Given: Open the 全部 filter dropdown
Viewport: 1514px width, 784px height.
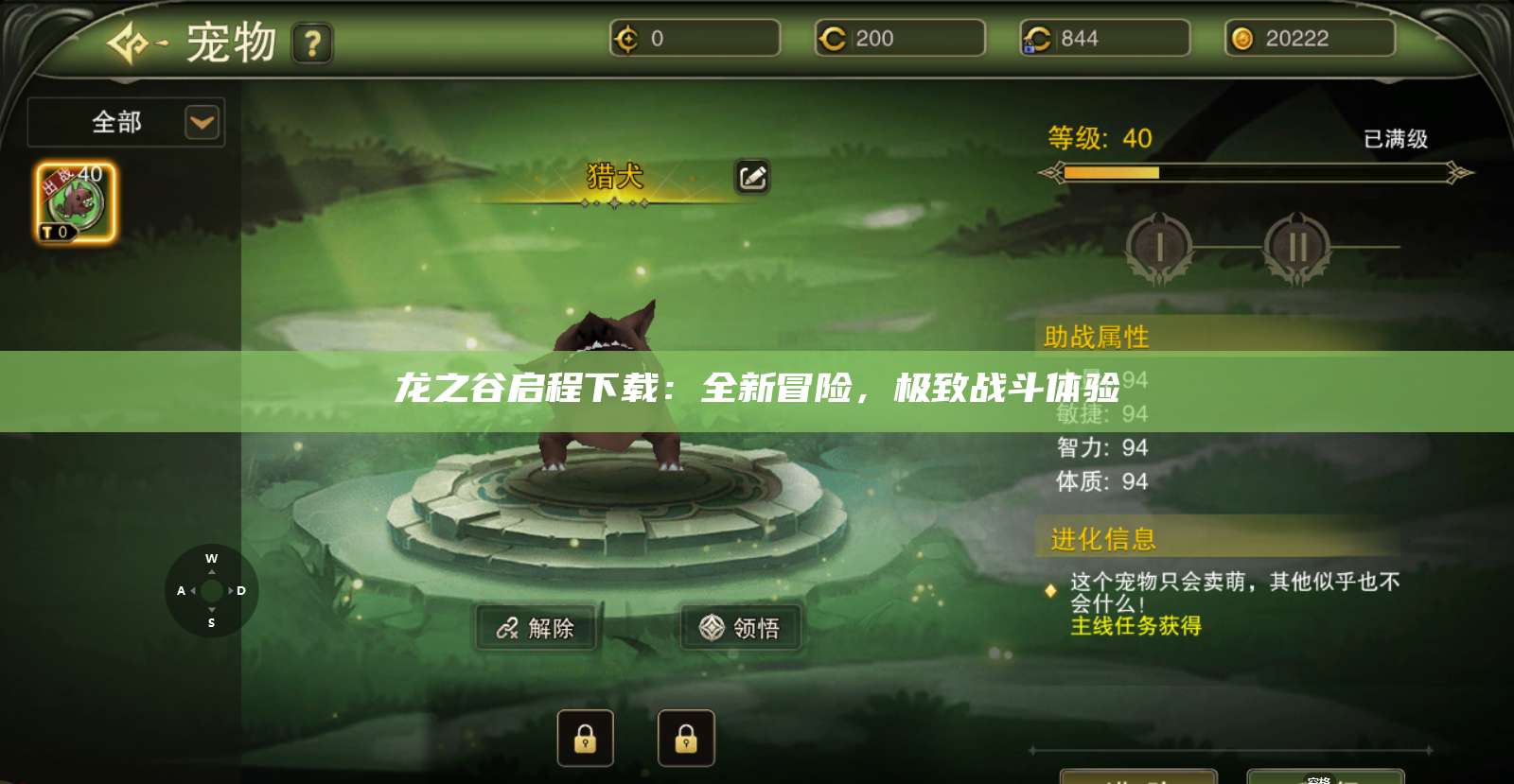Looking at the screenshot, I should click(124, 122).
